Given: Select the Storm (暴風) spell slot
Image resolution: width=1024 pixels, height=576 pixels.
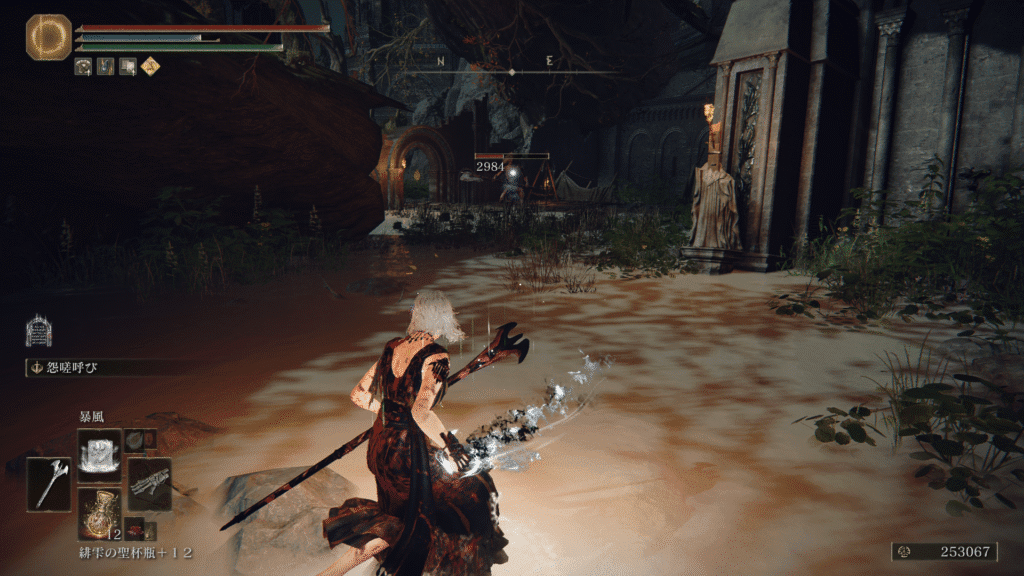Looking at the screenshot, I should point(99,451).
